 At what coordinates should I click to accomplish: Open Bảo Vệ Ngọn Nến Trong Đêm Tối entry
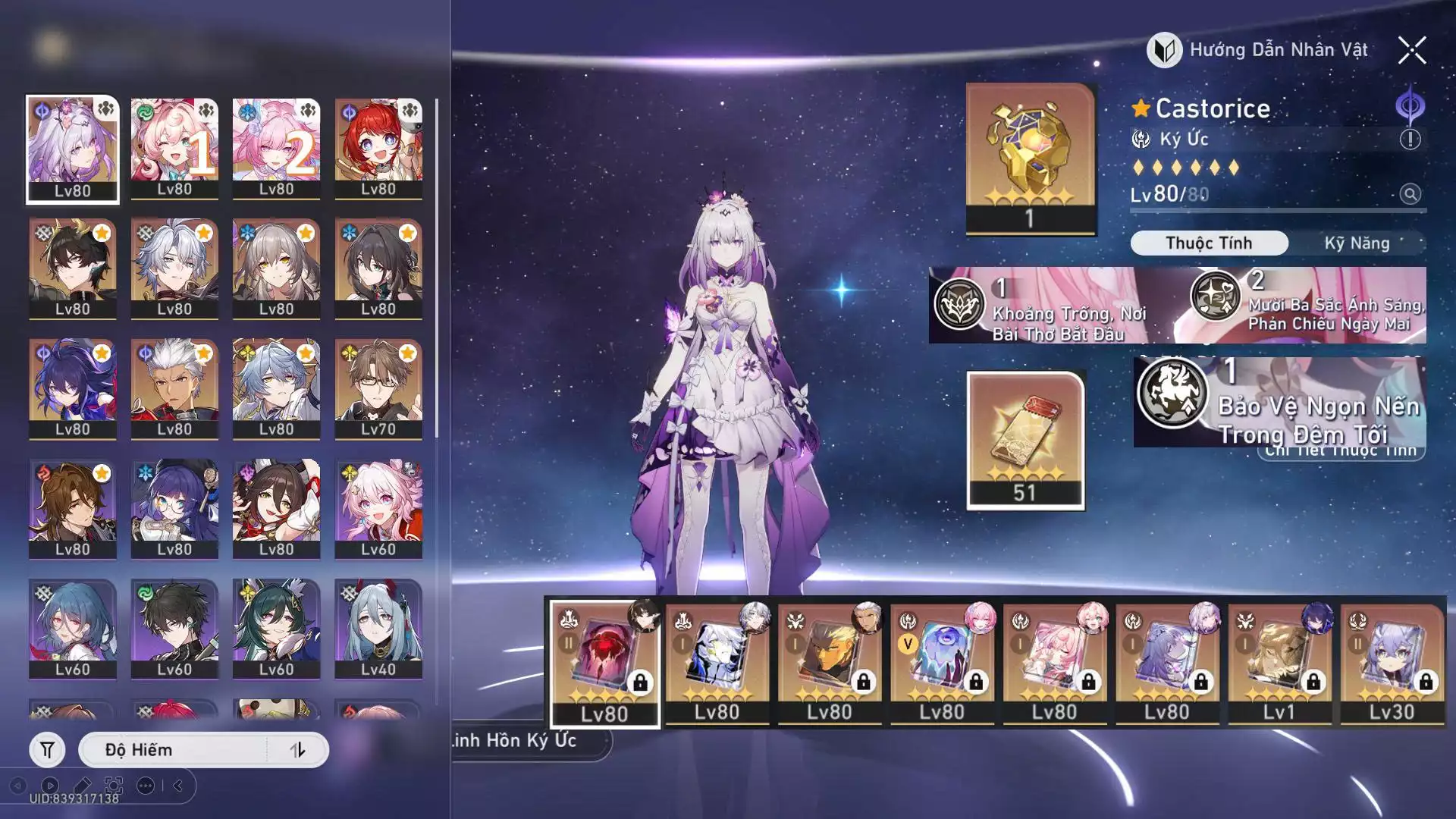coord(1279,403)
